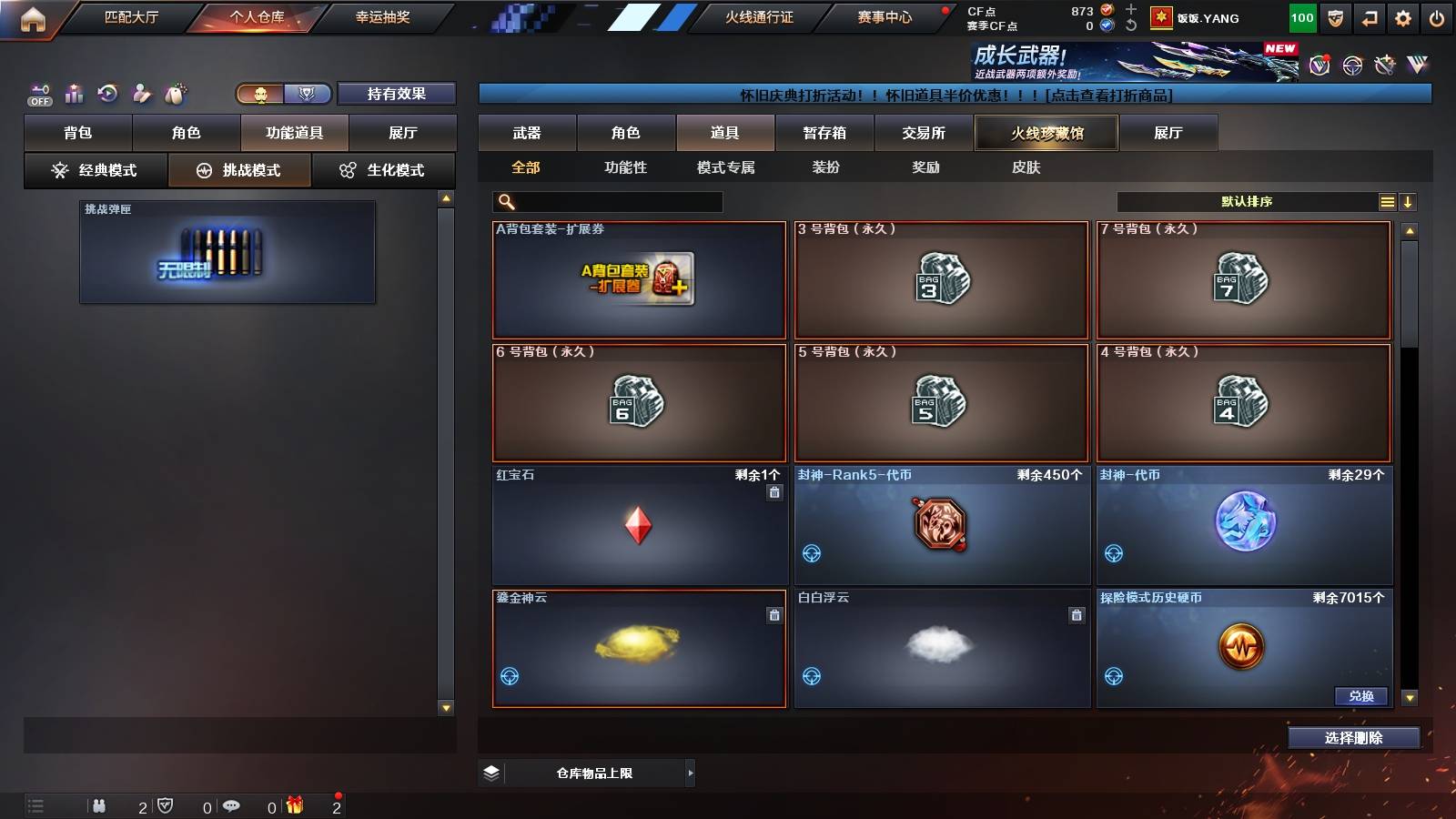
Task: Select the bar chart statistics icon
Action: [75, 92]
